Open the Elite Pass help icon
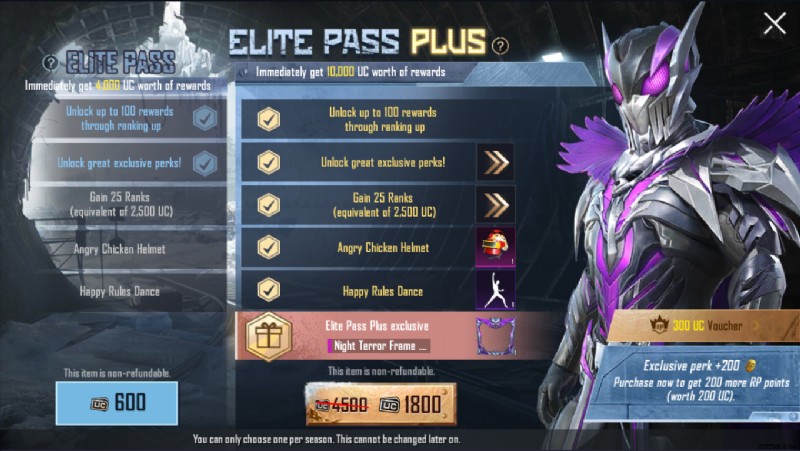Viewport: 800px width, 451px height. point(50,63)
